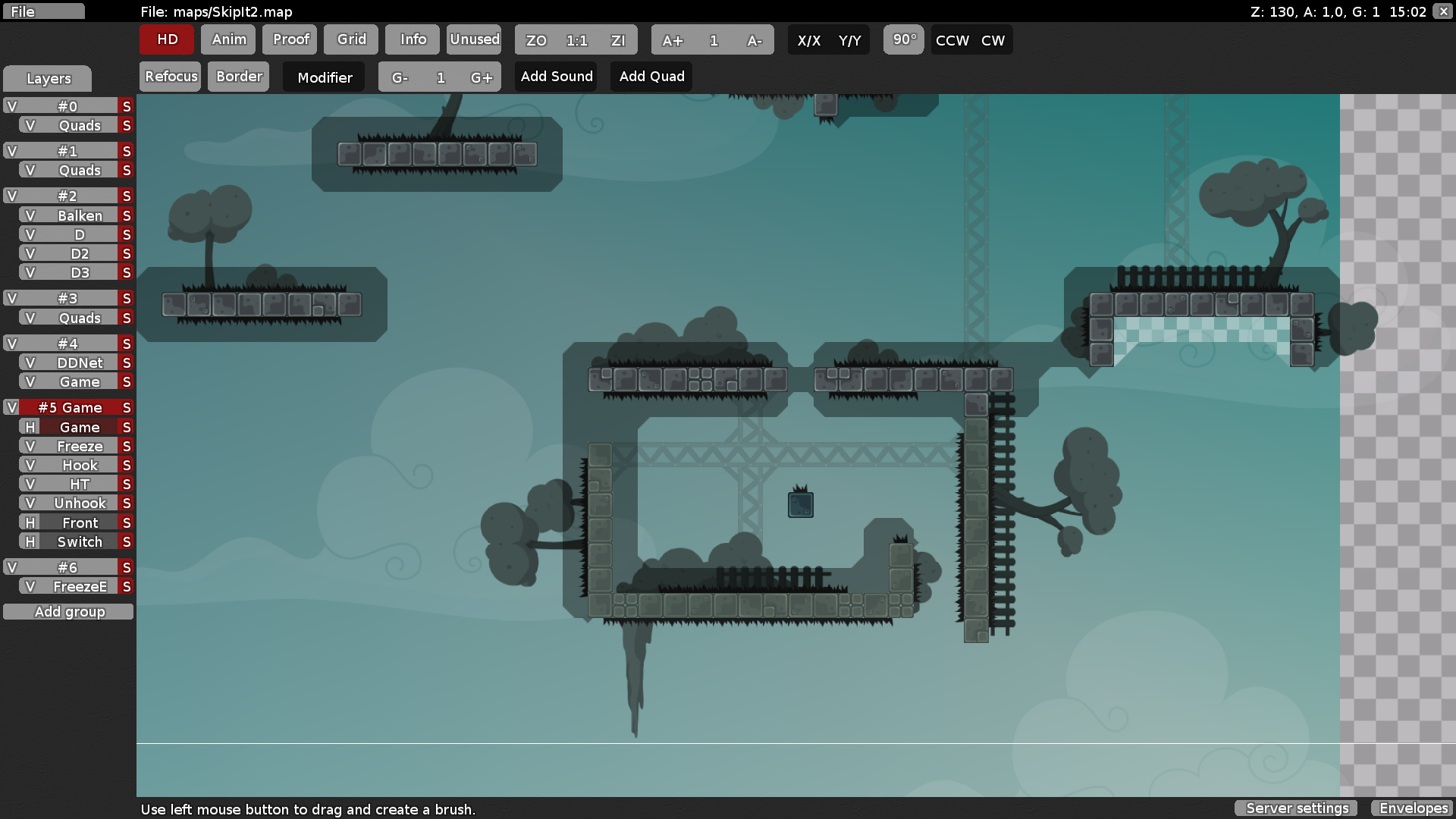Screen dimensions: 1456x819
Task: Open the File menu
Action: tap(43, 11)
